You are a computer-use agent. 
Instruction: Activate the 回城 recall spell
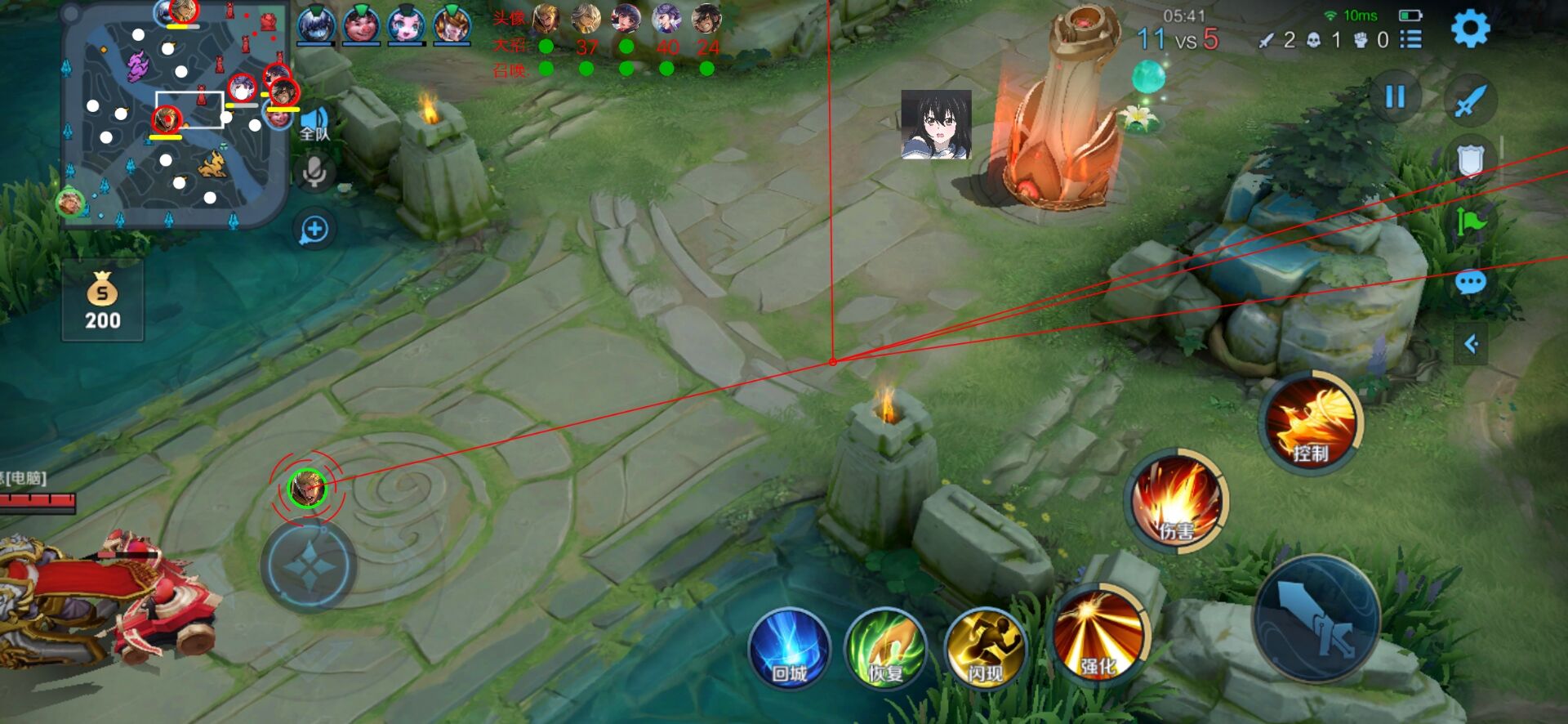coord(790,650)
